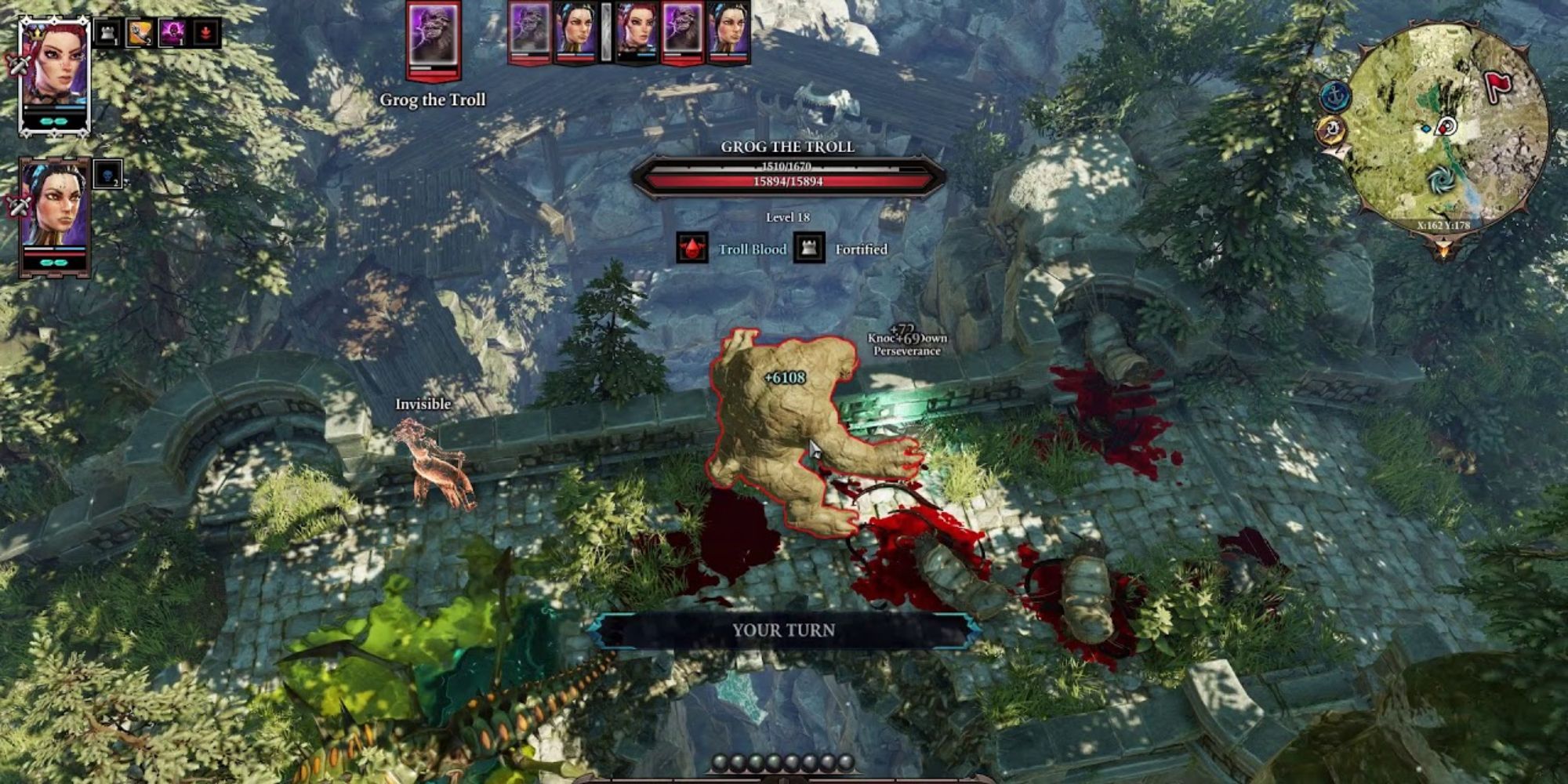Click the blue anchor button beside minimap

[x=1333, y=96]
